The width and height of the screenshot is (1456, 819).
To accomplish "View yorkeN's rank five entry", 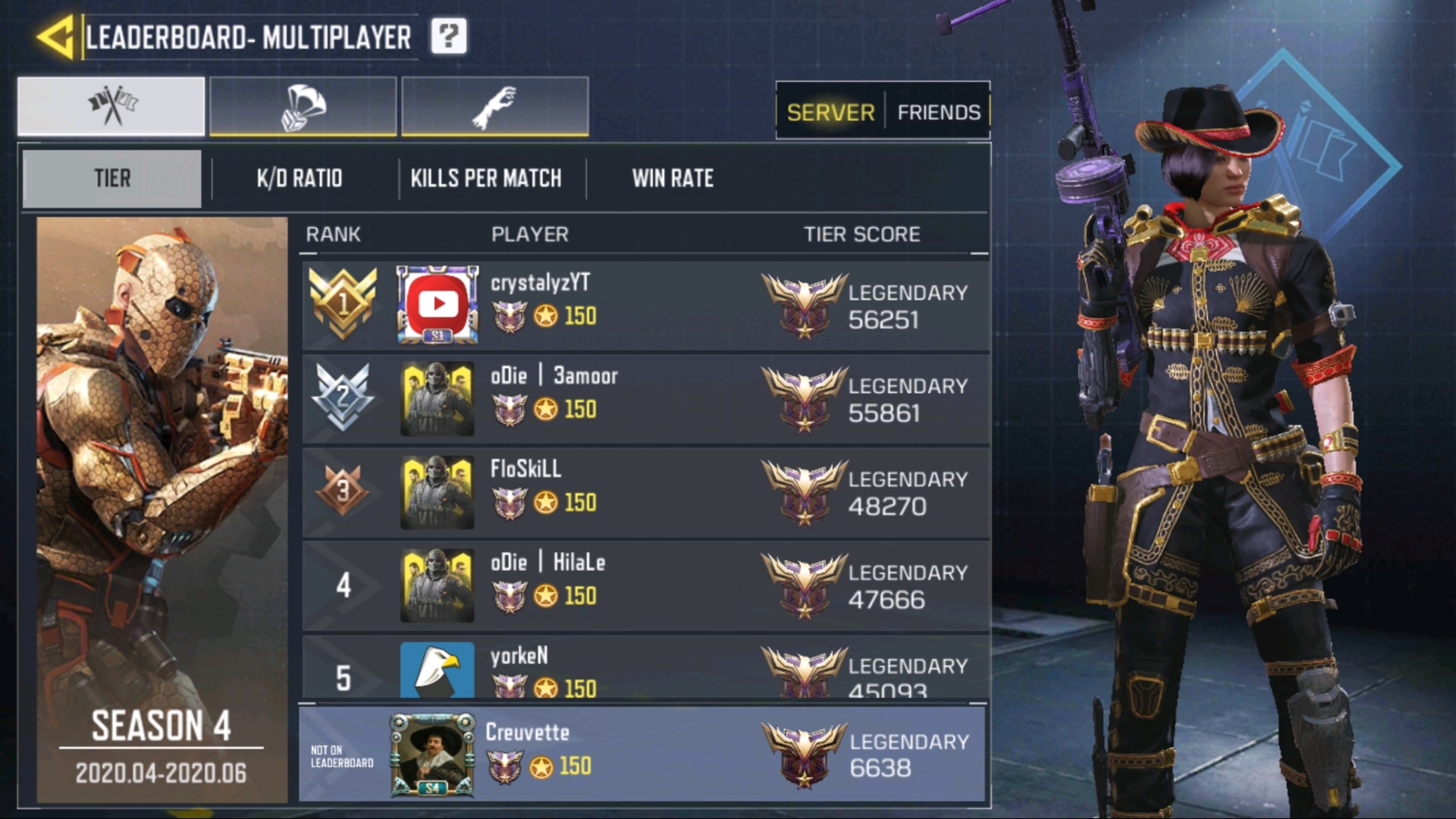I will pos(645,669).
